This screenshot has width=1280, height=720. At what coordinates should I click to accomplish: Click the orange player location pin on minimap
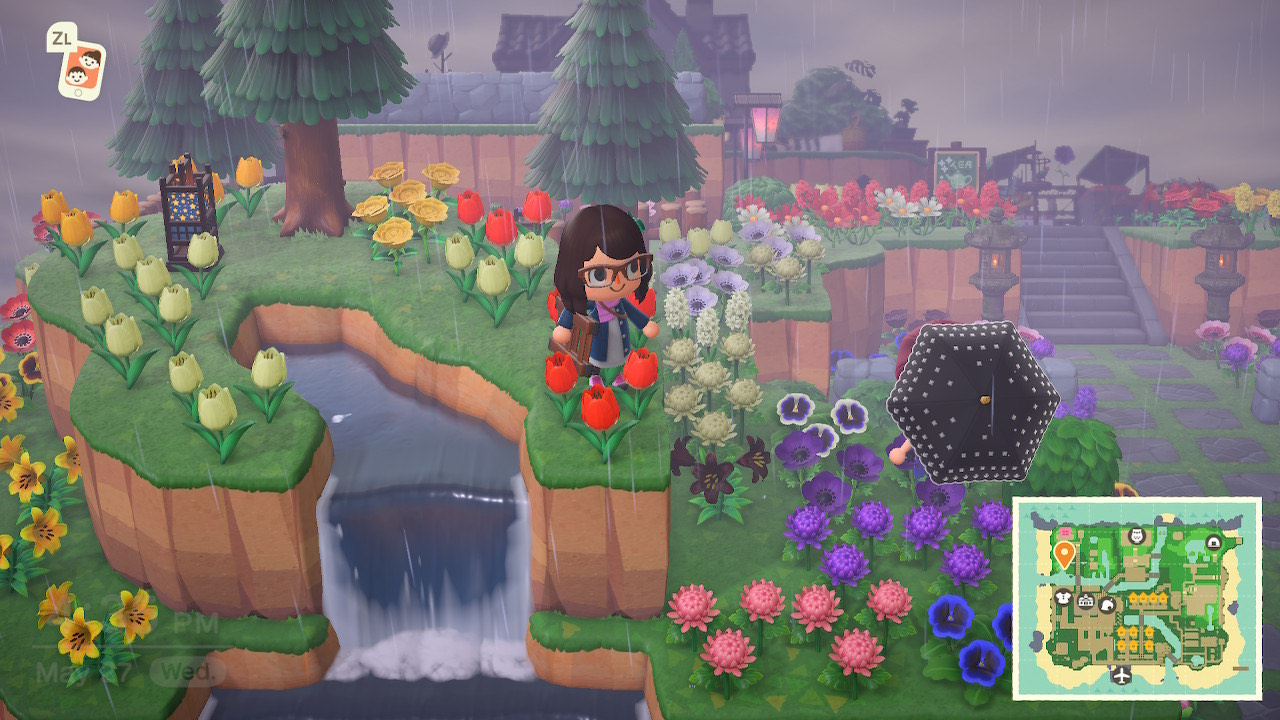pyautogui.click(x=1064, y=553)
